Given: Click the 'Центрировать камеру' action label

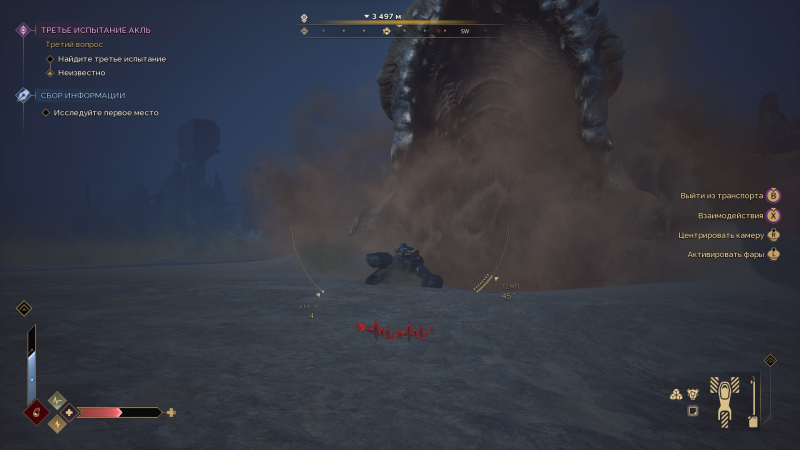Looking at the screenshot, I should (720, 235).
